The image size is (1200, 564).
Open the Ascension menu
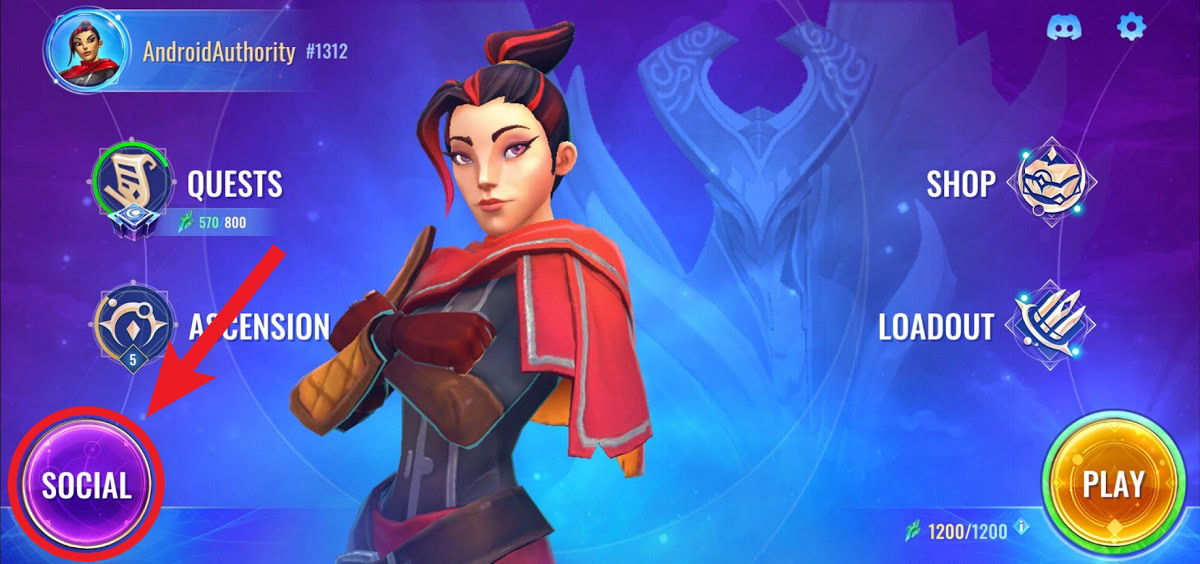click(125, 327)
